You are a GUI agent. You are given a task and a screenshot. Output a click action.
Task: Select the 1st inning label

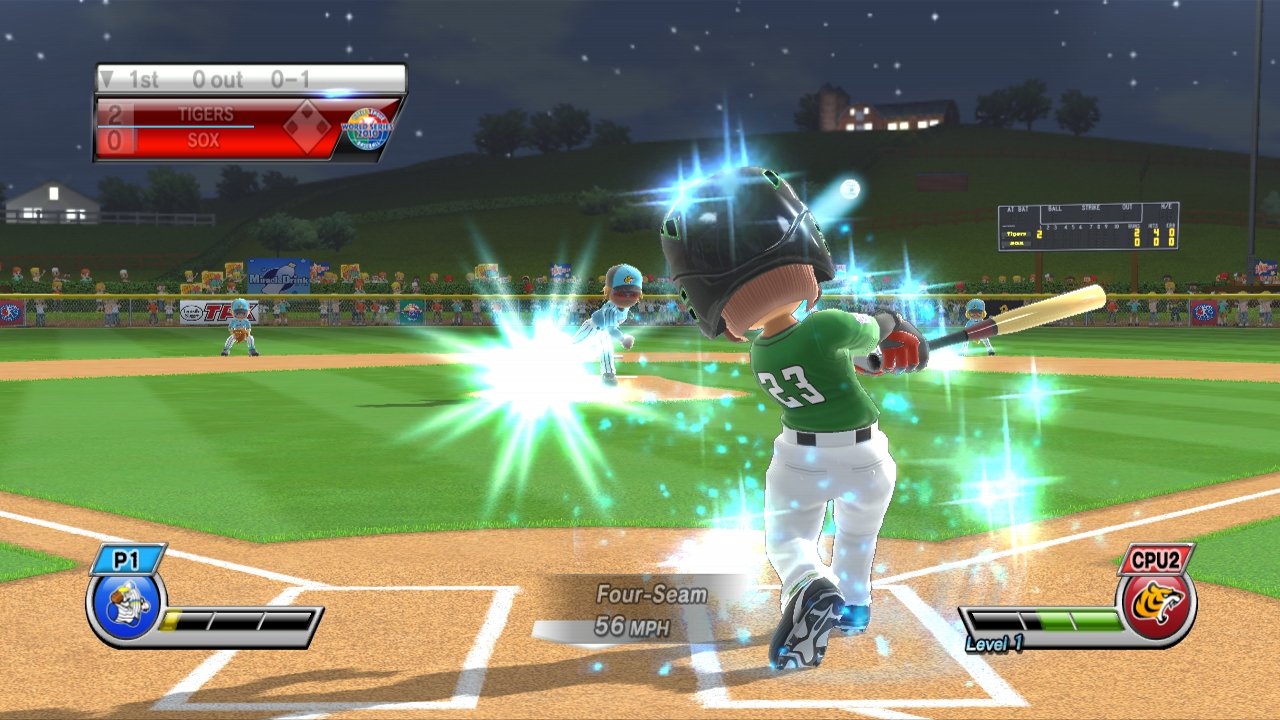point(142,79)
